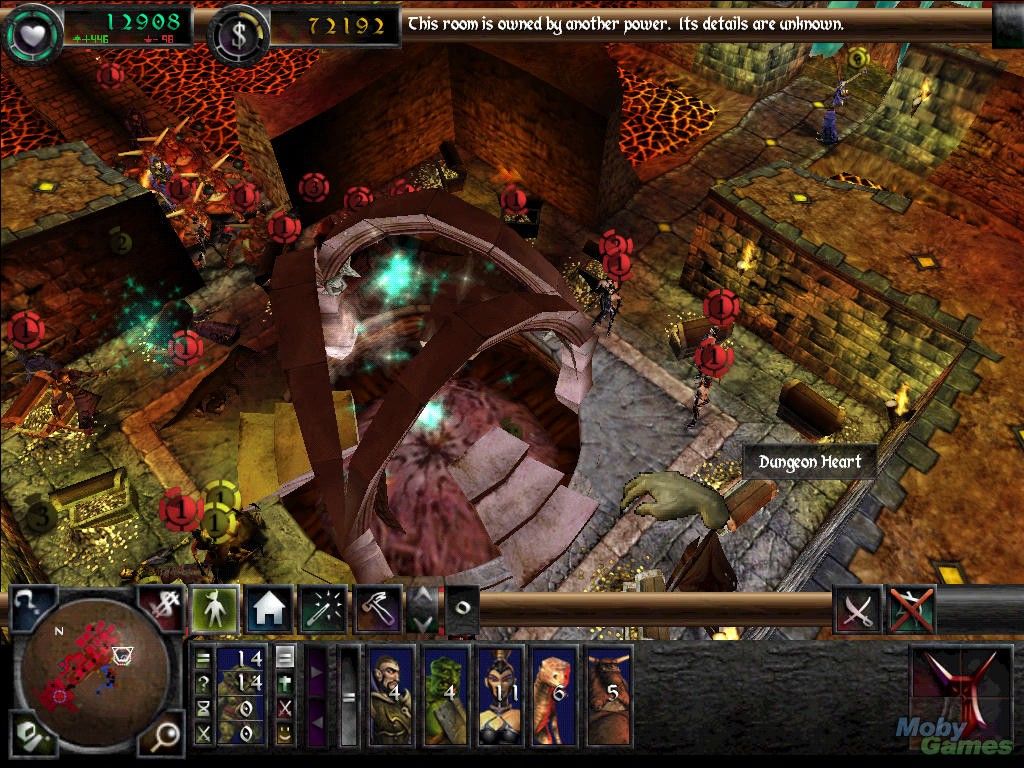Open the options computer icon
Viewport: 1024px width, 768px height.
tap(30, 738)
